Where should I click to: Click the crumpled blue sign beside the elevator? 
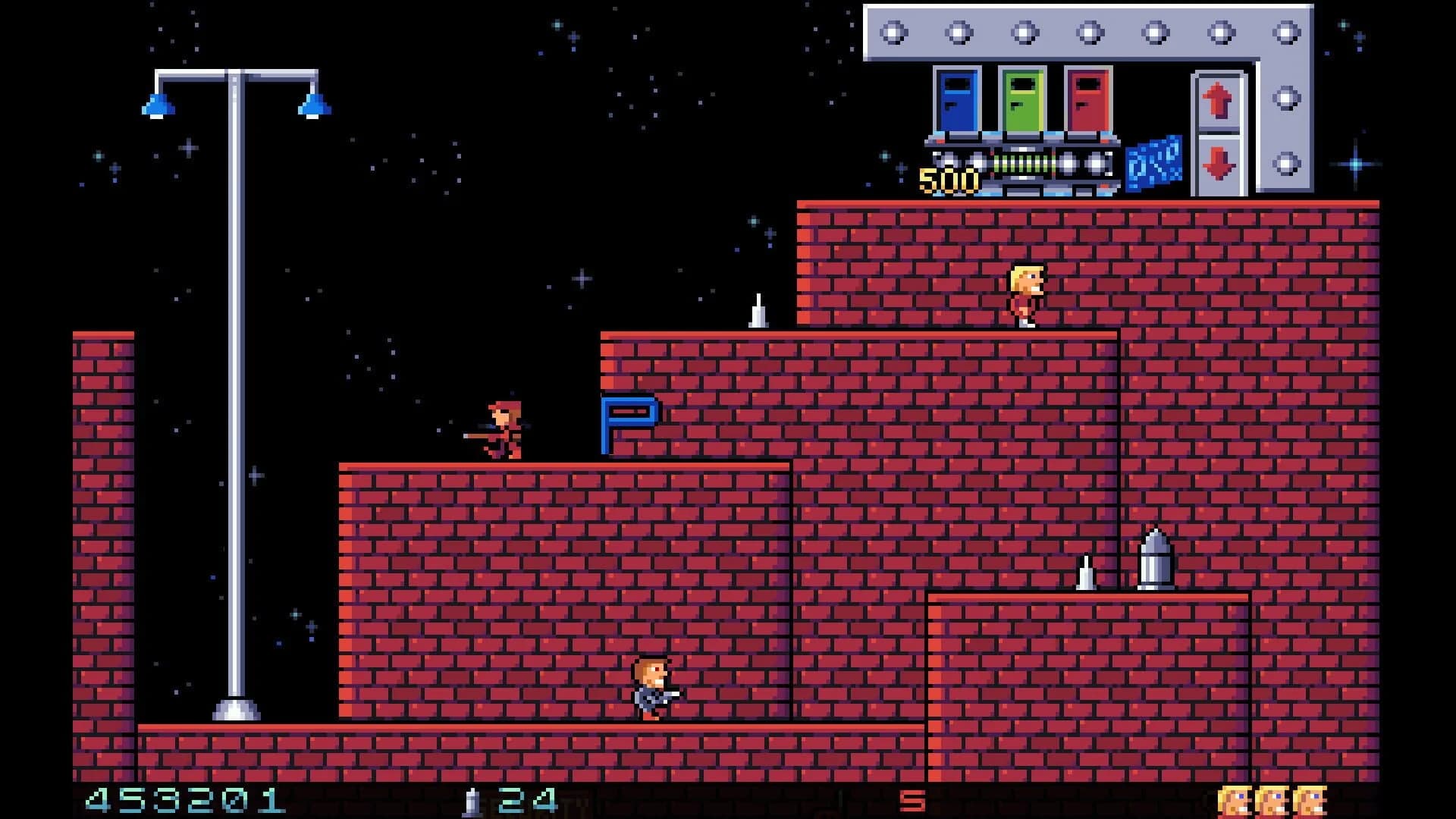tap(1156, 162)
